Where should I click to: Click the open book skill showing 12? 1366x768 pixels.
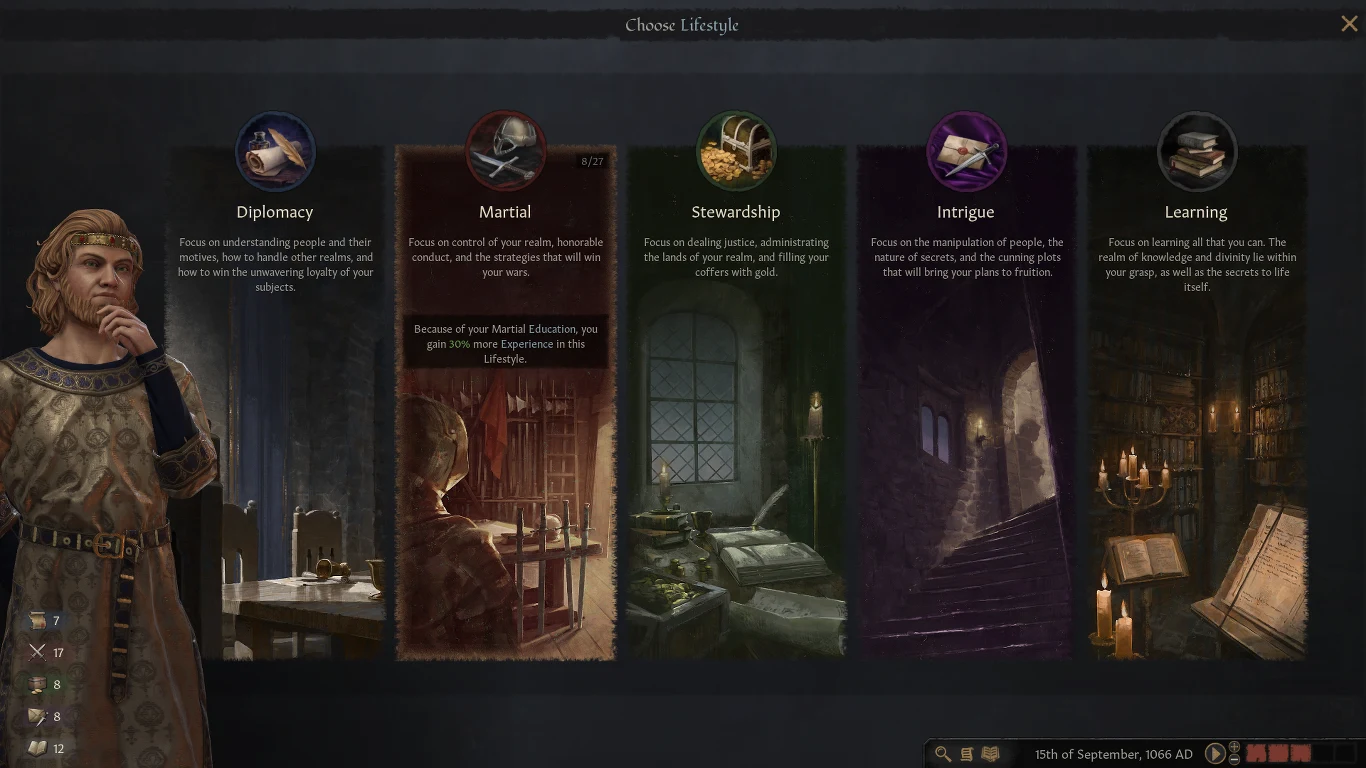click(39, 748)
